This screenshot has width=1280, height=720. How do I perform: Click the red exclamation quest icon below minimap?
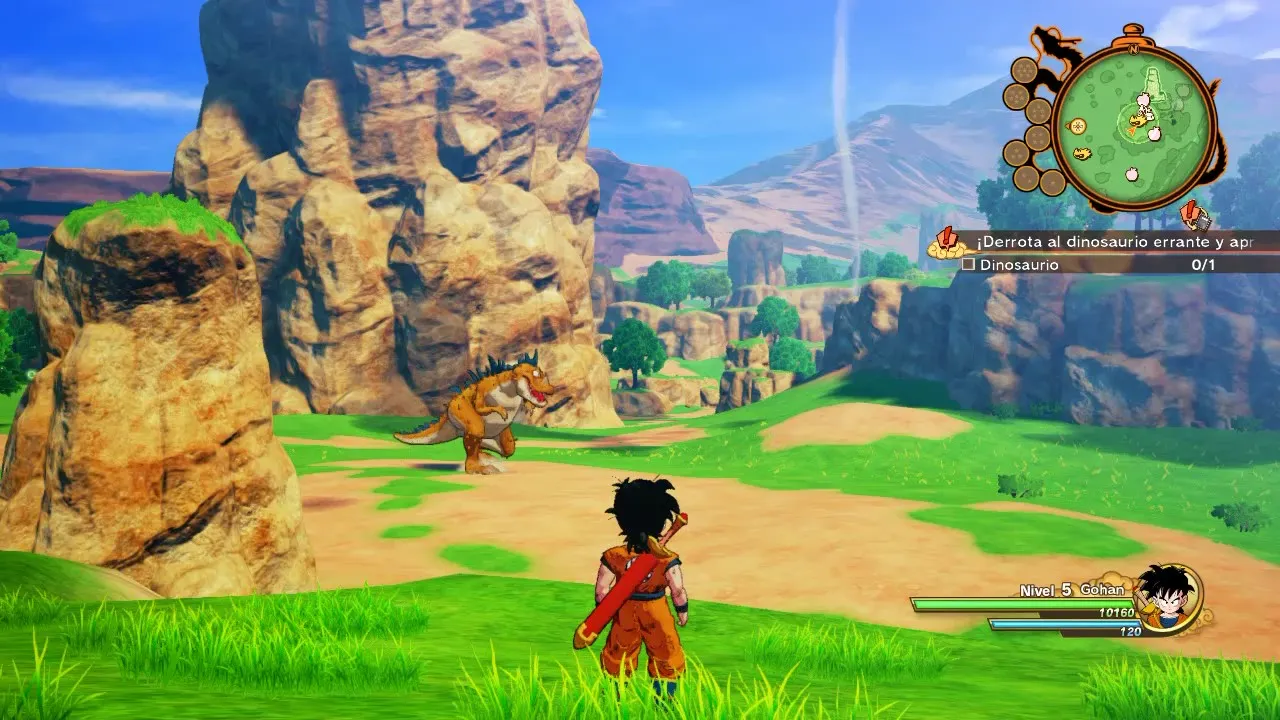coord(1193,214)
